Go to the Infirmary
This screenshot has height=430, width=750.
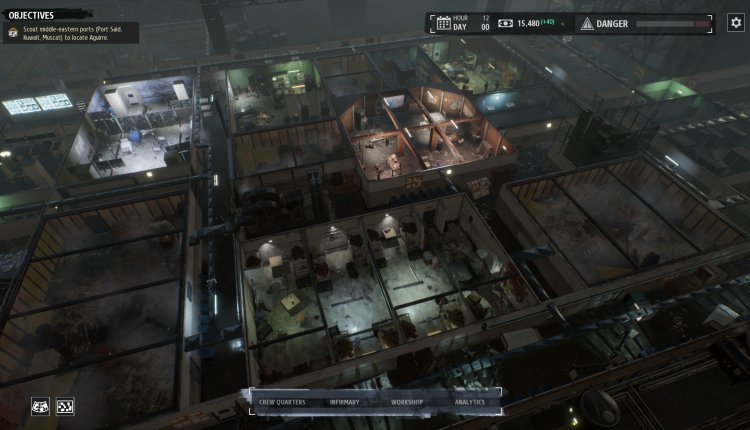pyautogui.click(x=344, y=402)
